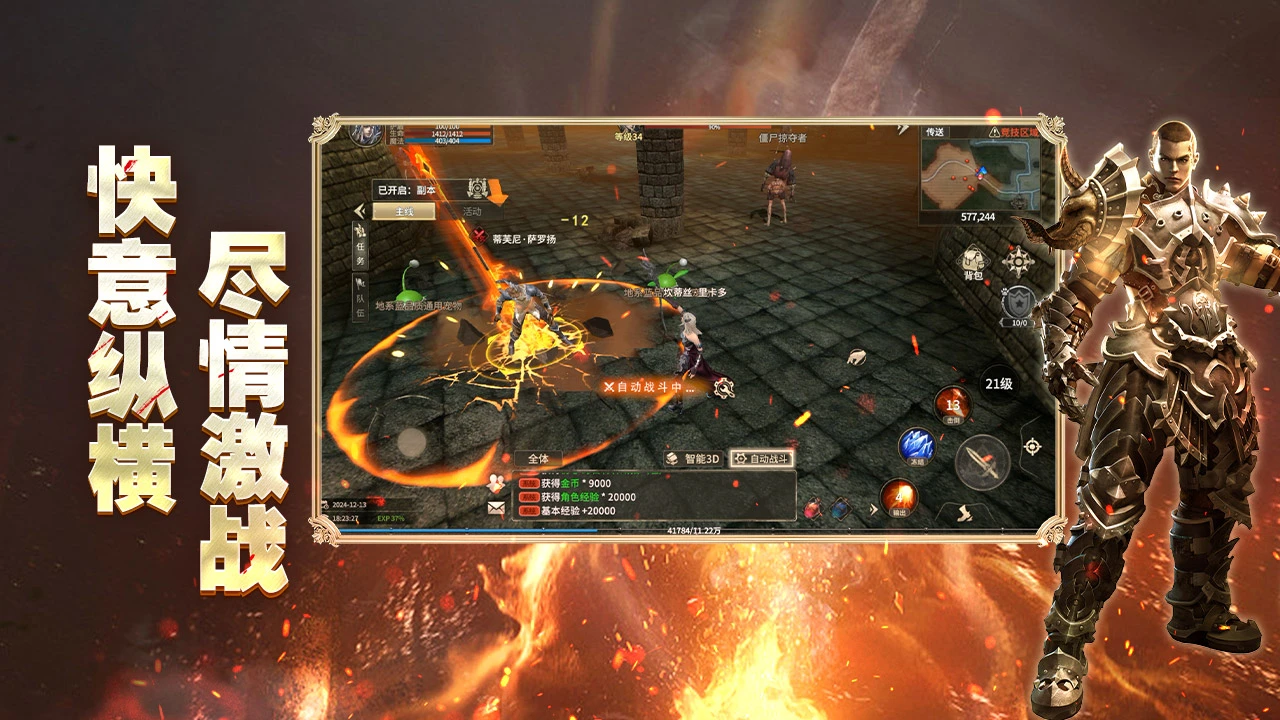
Task: Activate the fiery skill on cooldown 13
Action: click(952, 405)
